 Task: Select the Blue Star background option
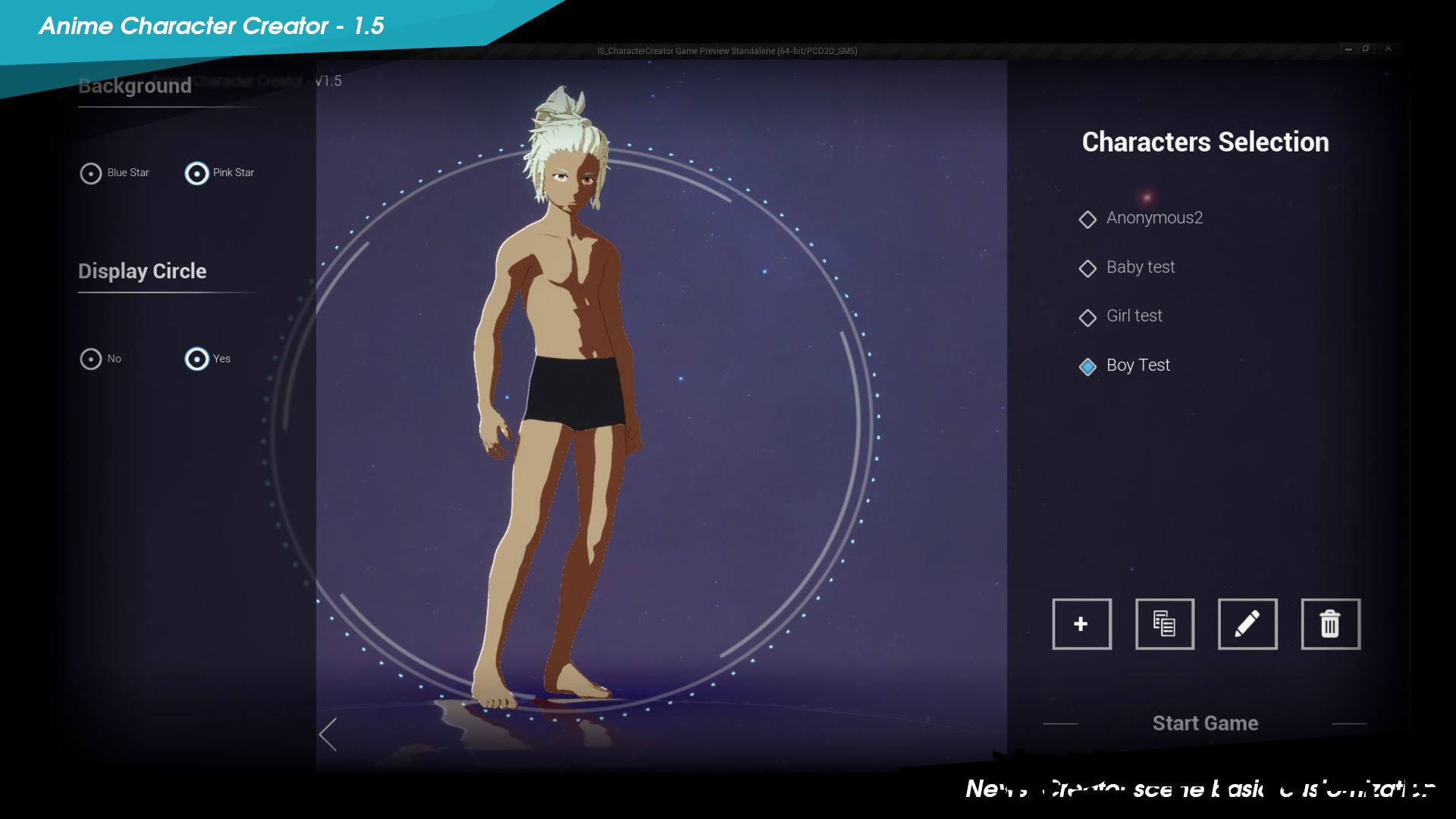(91, 174)
